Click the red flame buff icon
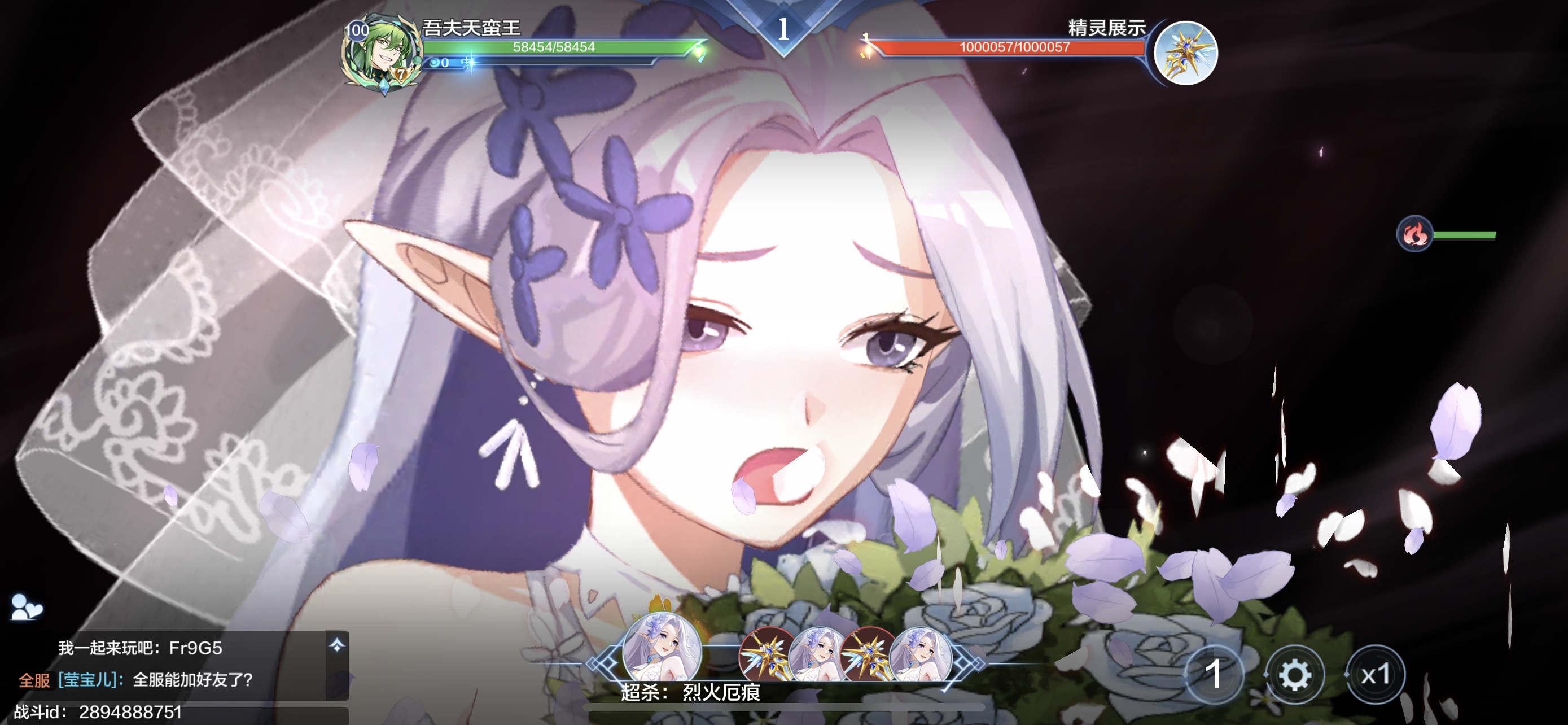The height and width of the screenshot is (725, 1568). (x=1414, y=233)
